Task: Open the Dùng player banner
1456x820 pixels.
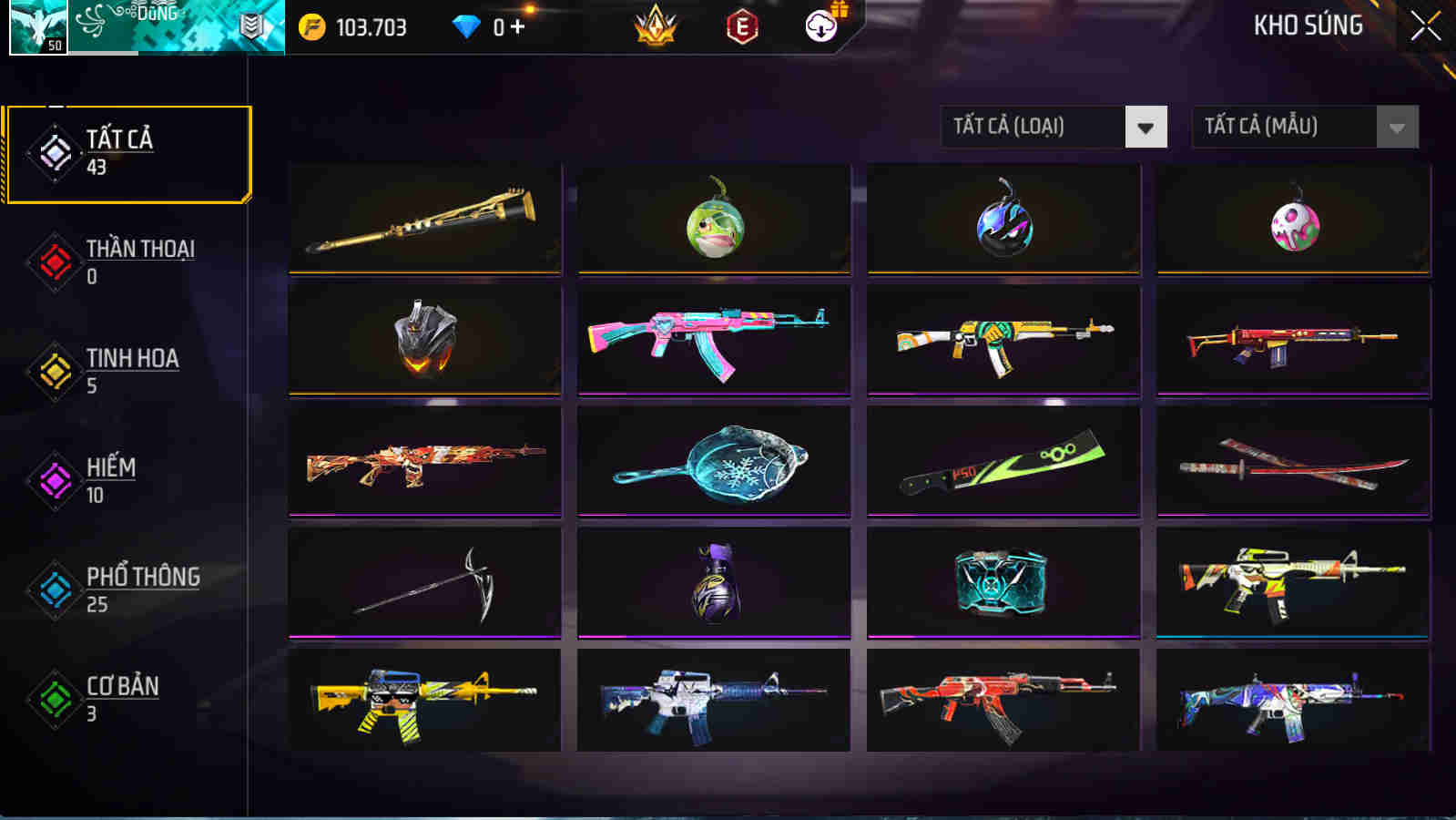Action: click(168, 27)
